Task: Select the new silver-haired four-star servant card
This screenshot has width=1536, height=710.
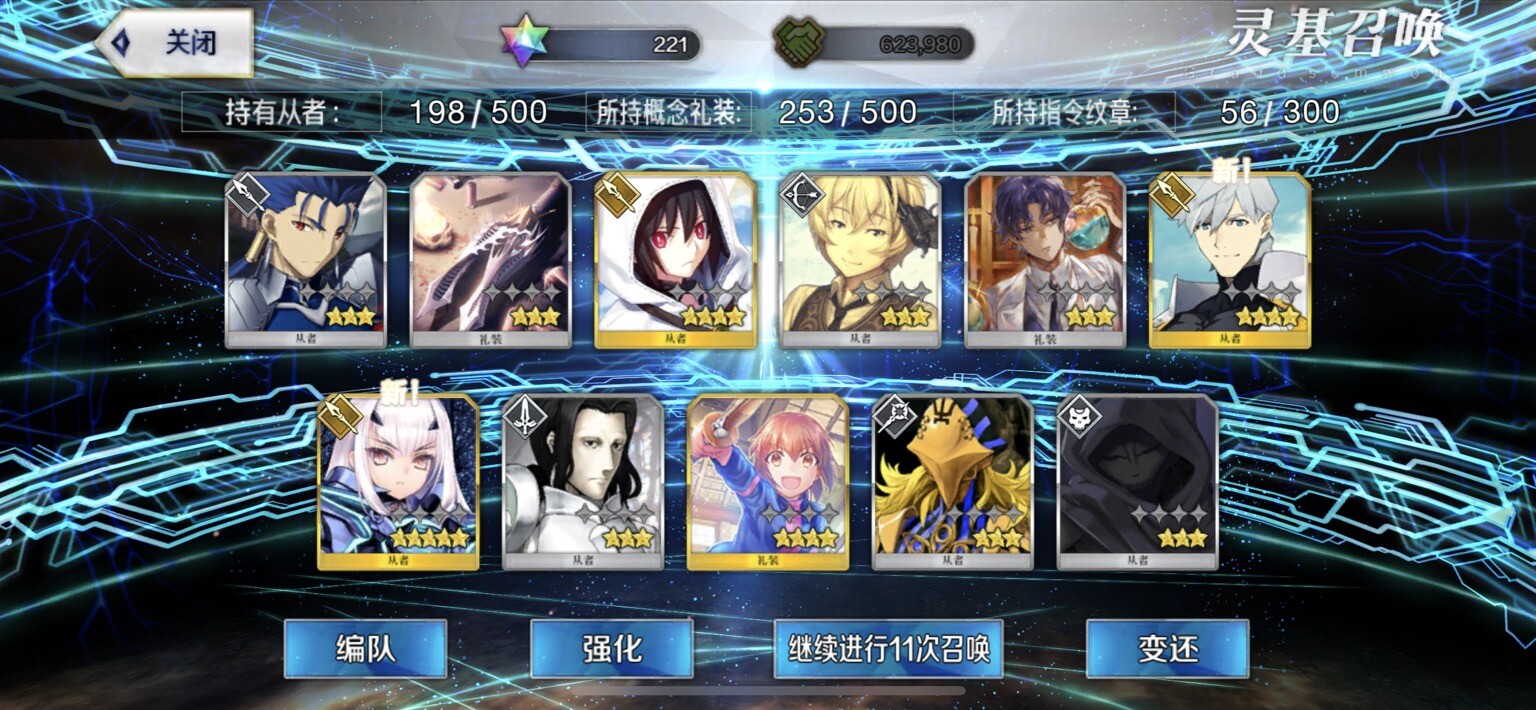Action: (x=1230, y=260)
